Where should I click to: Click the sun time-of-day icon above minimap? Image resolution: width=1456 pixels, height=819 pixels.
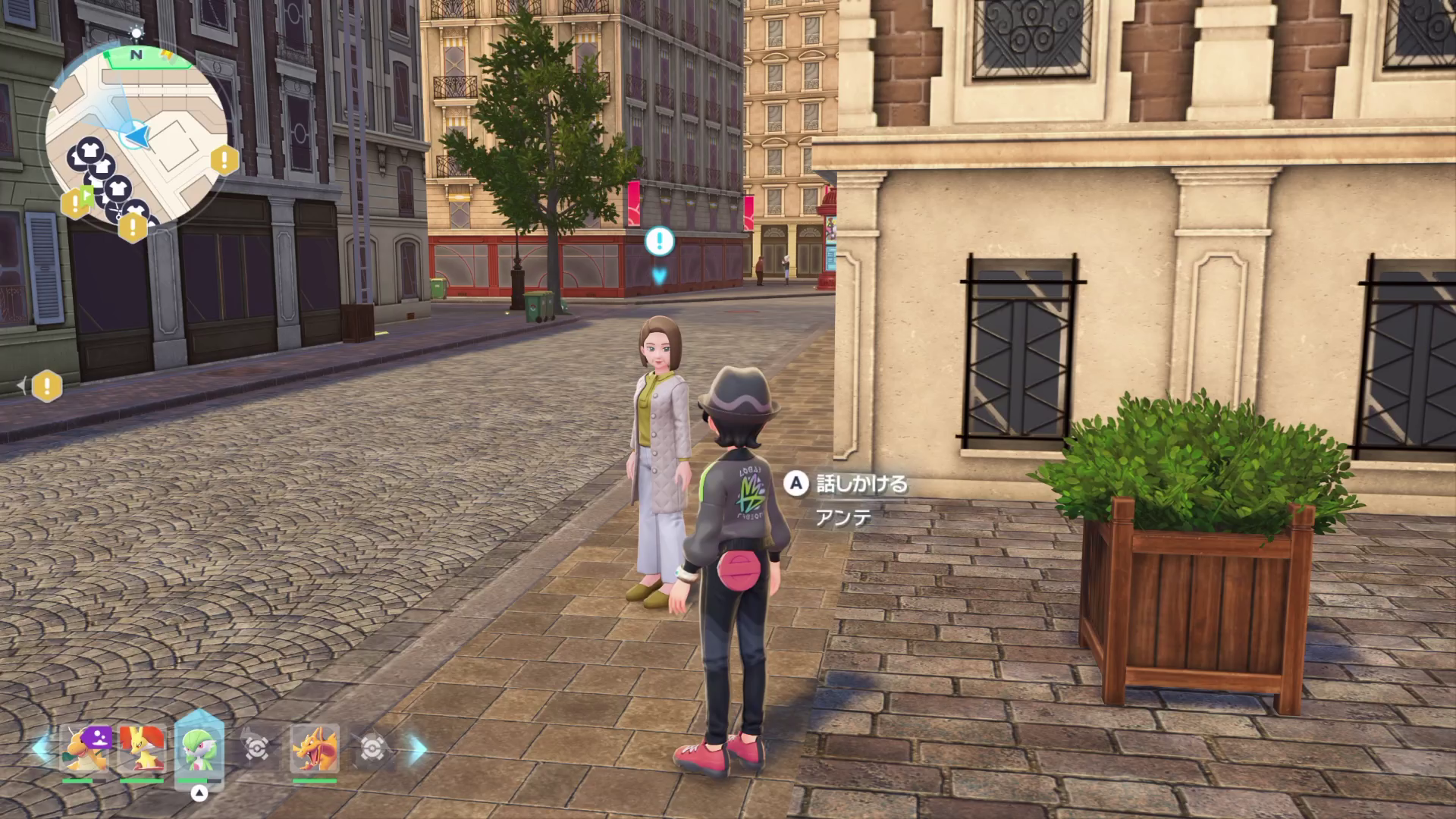pos(136,33)
